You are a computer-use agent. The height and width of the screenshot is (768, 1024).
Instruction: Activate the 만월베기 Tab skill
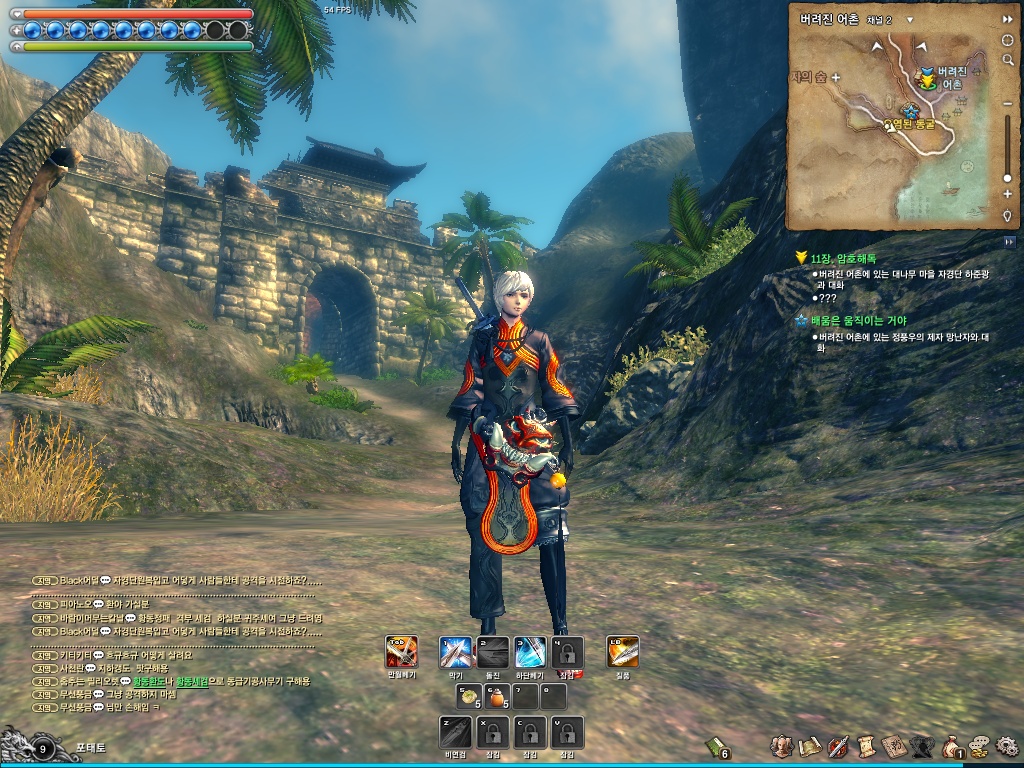pyautogui.click(x=402, y=652)
